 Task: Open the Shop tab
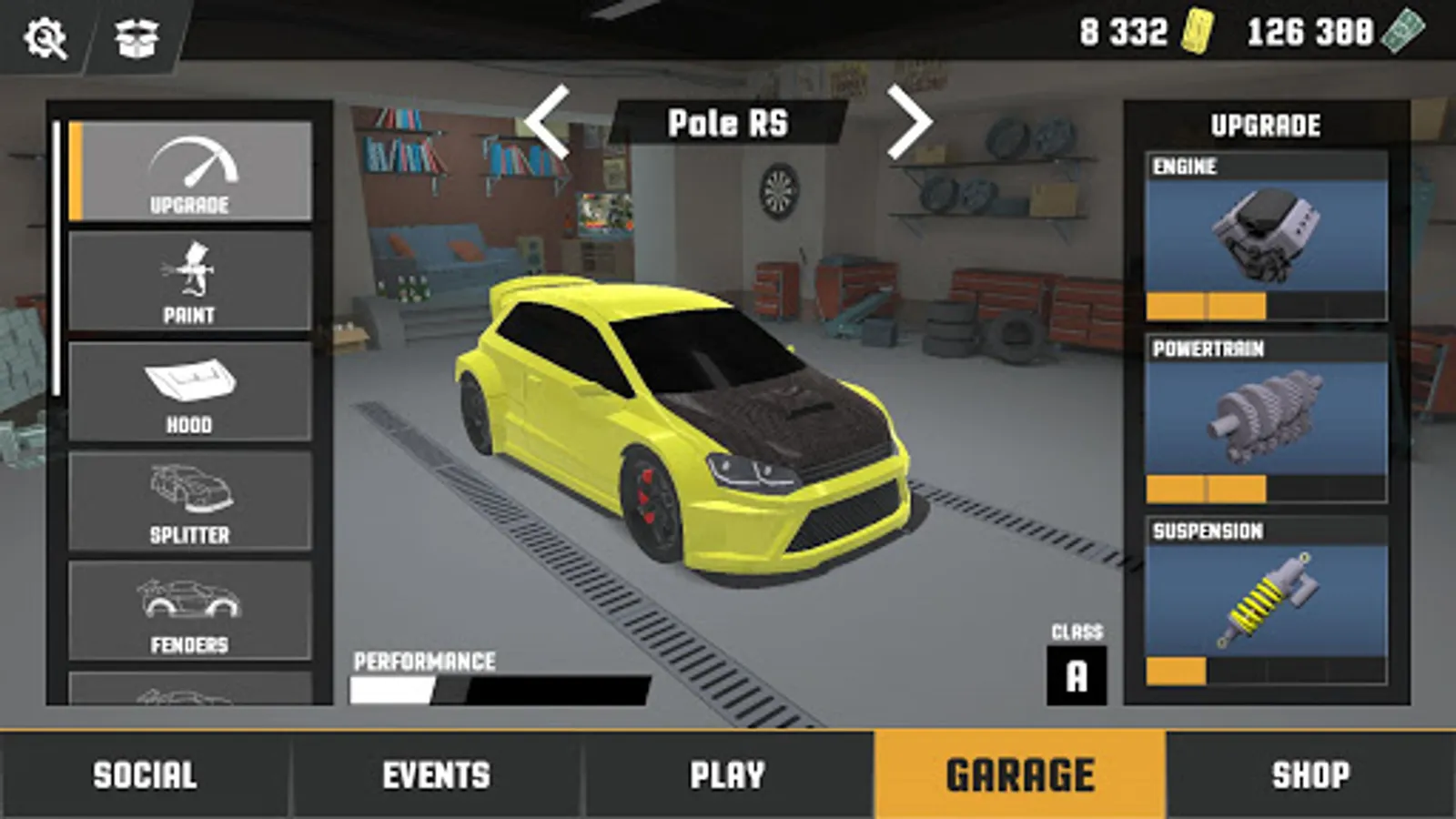click(1310, 775)
